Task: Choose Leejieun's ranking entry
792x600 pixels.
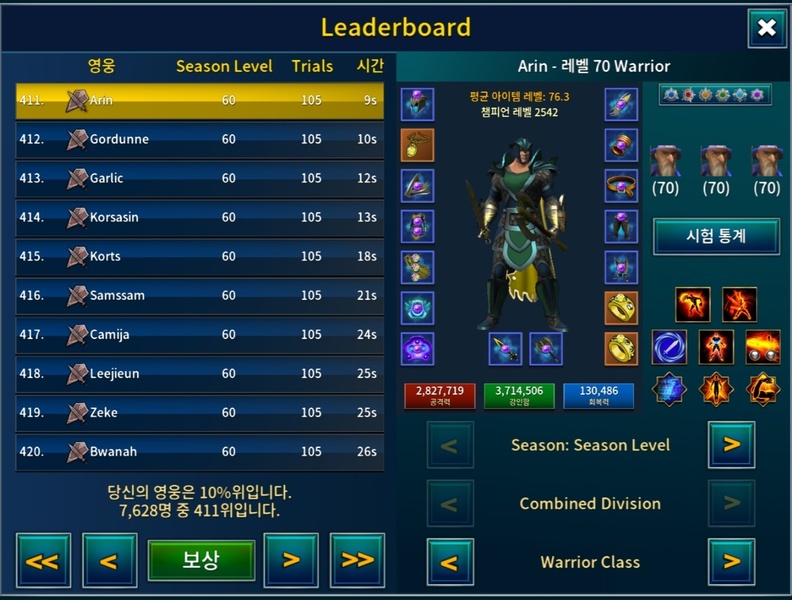Action: (x=199, y=374)
